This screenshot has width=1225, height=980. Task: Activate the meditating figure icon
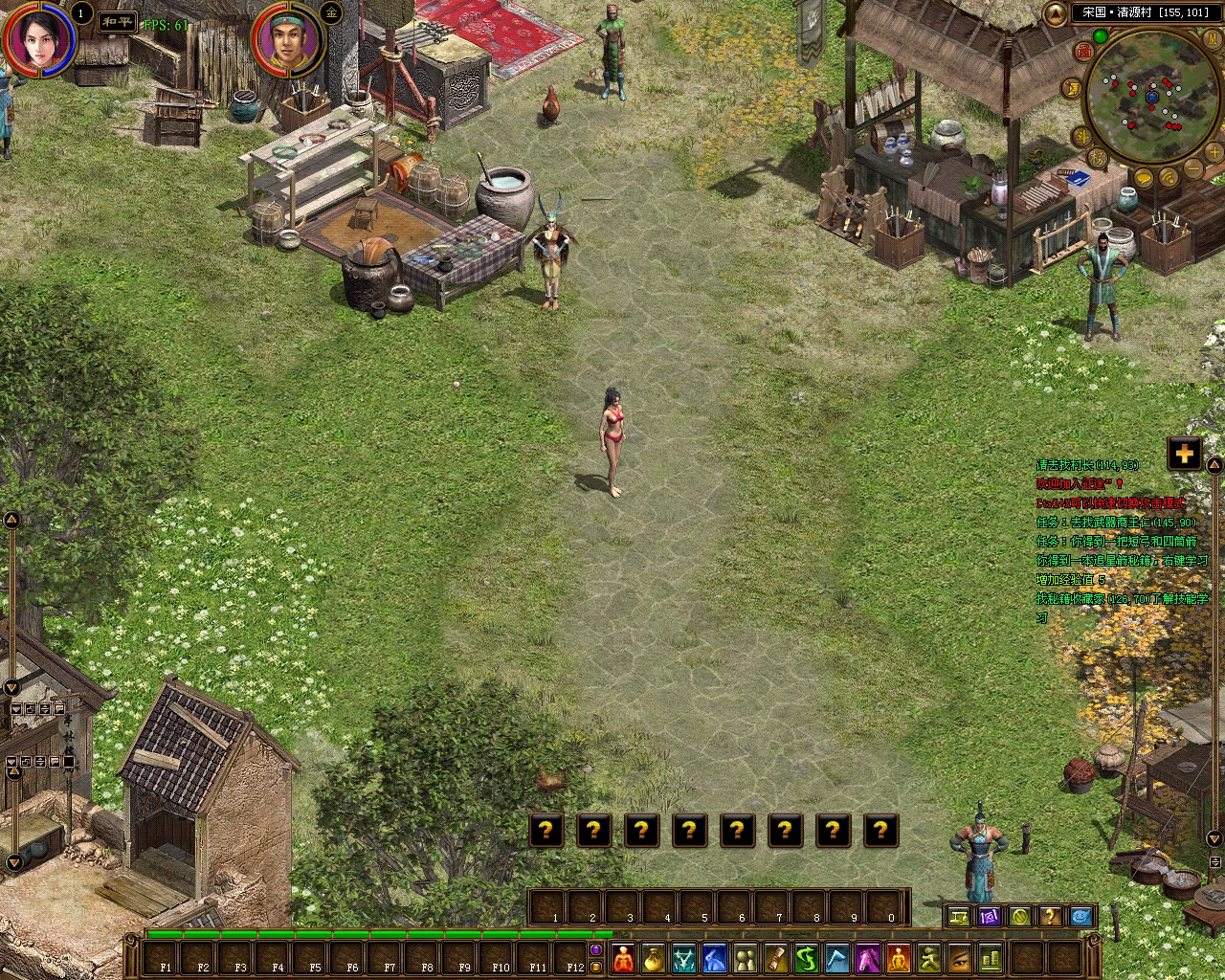[898, 957]
